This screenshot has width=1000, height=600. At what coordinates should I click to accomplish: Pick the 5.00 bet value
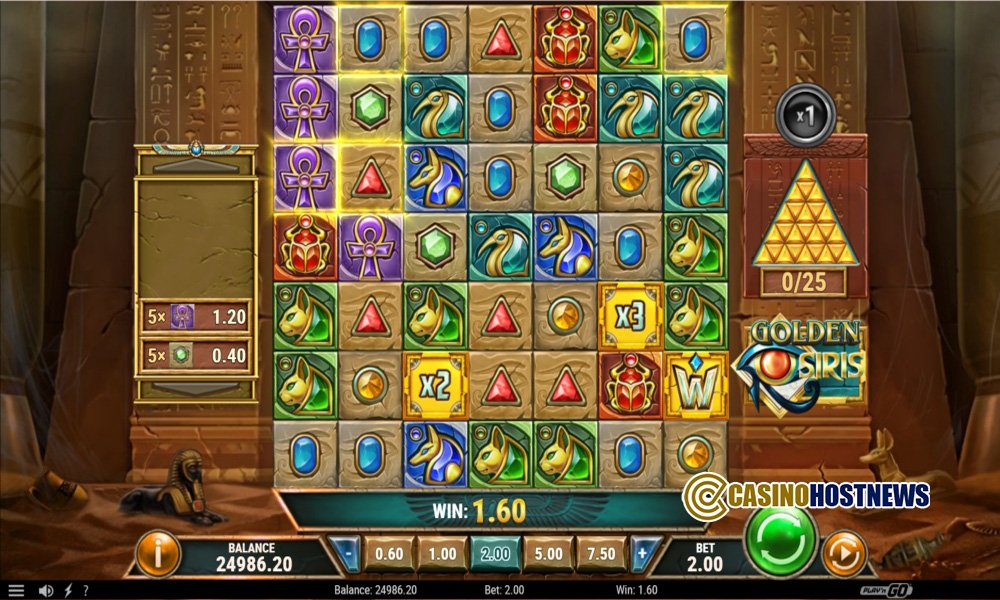[x=549, y=553]
